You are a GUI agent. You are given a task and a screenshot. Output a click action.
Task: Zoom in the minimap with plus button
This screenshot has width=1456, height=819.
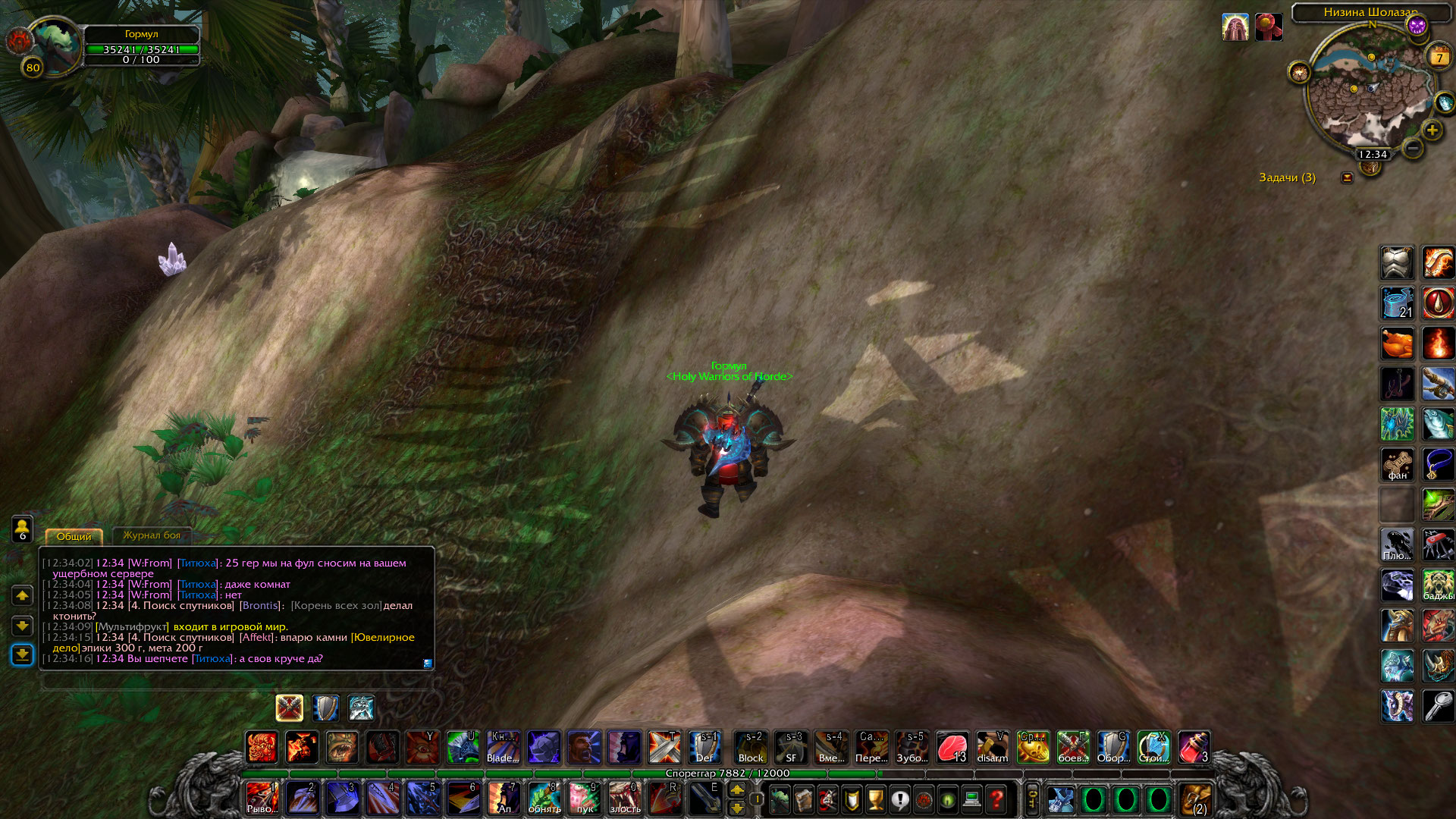click(1432, 130)
